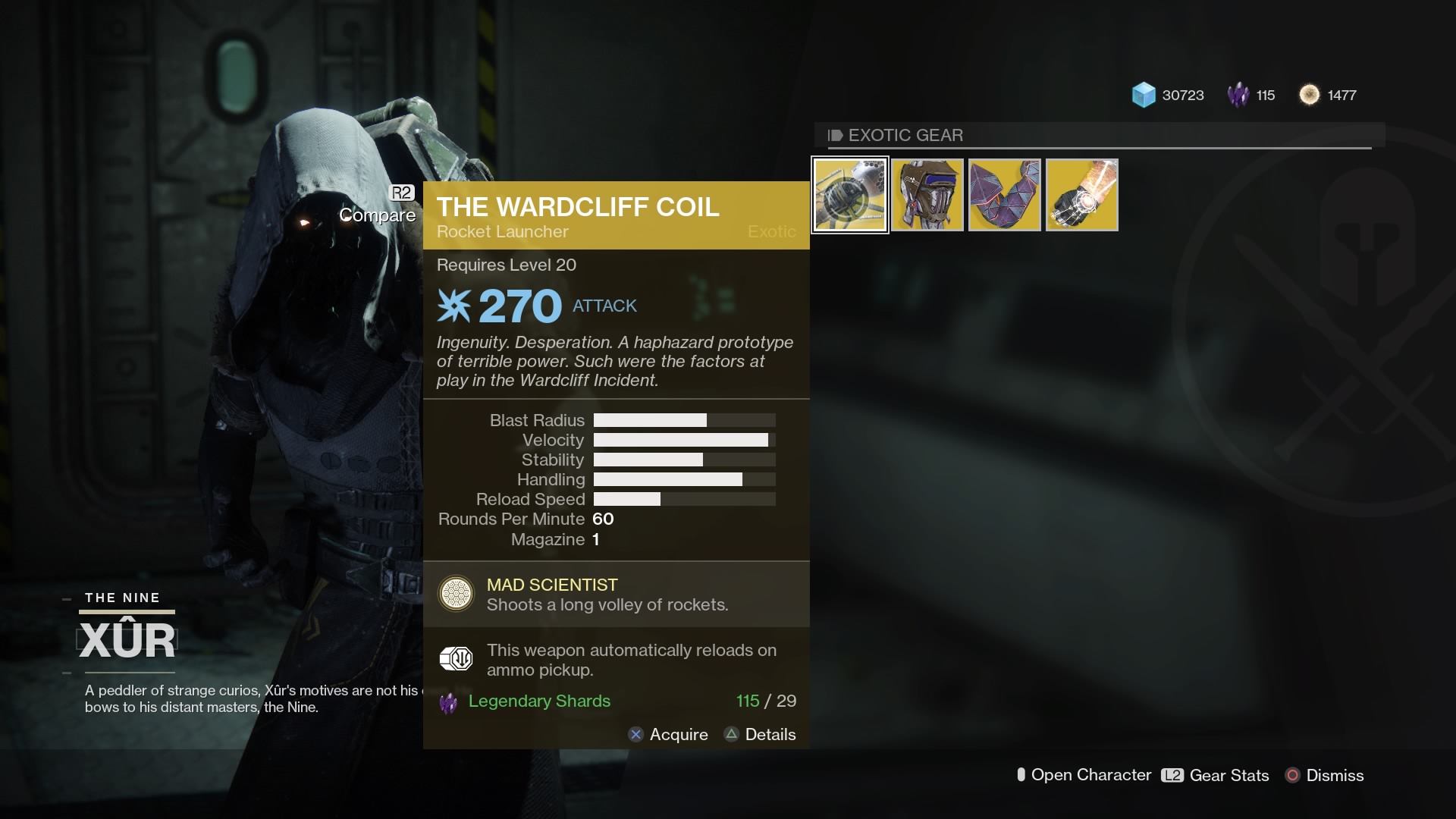Click the Mad Scientist perk icon
Image resolution: width=1456 pixels, height=819 pixels.
[x=456, y=594]
